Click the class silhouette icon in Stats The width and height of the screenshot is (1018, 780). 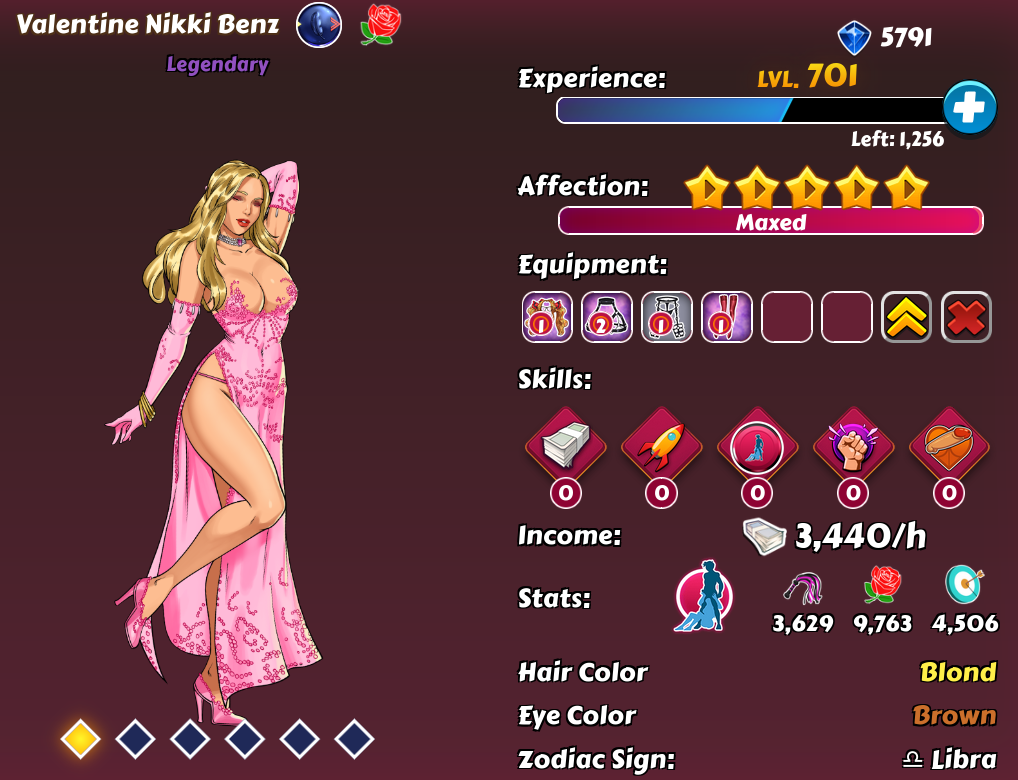pos(703,596)
